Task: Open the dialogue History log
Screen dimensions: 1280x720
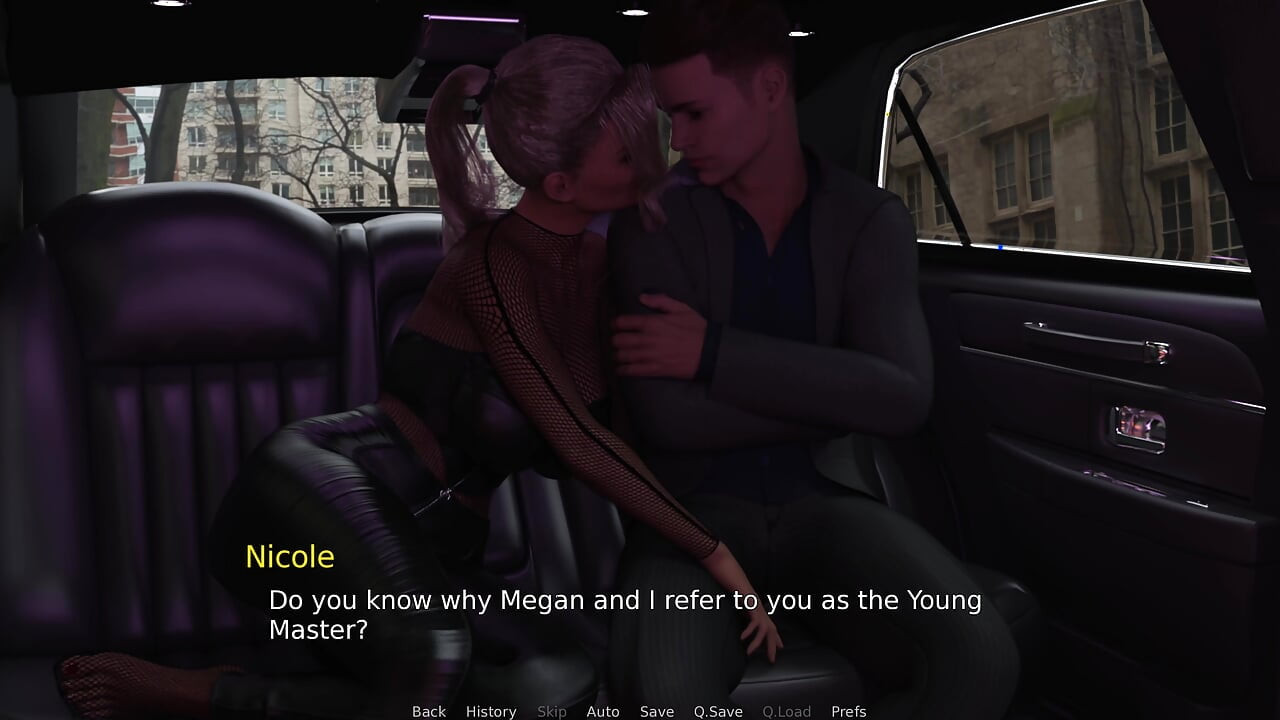Action: coord(491,711)
